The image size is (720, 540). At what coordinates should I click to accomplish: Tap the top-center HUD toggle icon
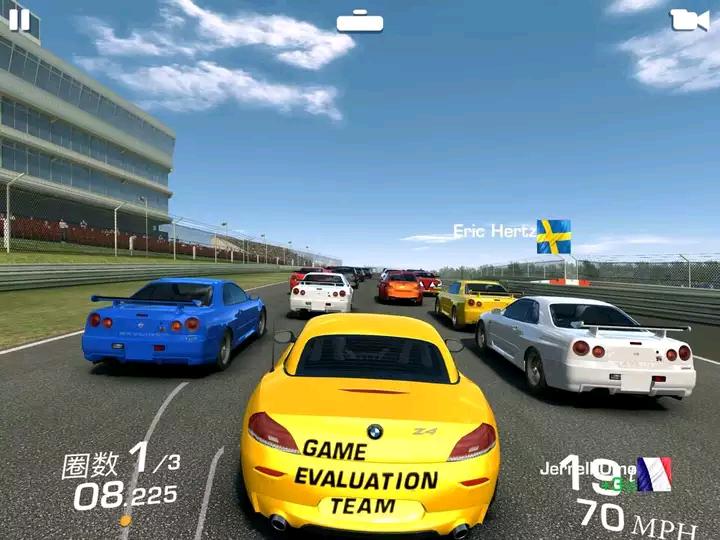pos(360,21)
